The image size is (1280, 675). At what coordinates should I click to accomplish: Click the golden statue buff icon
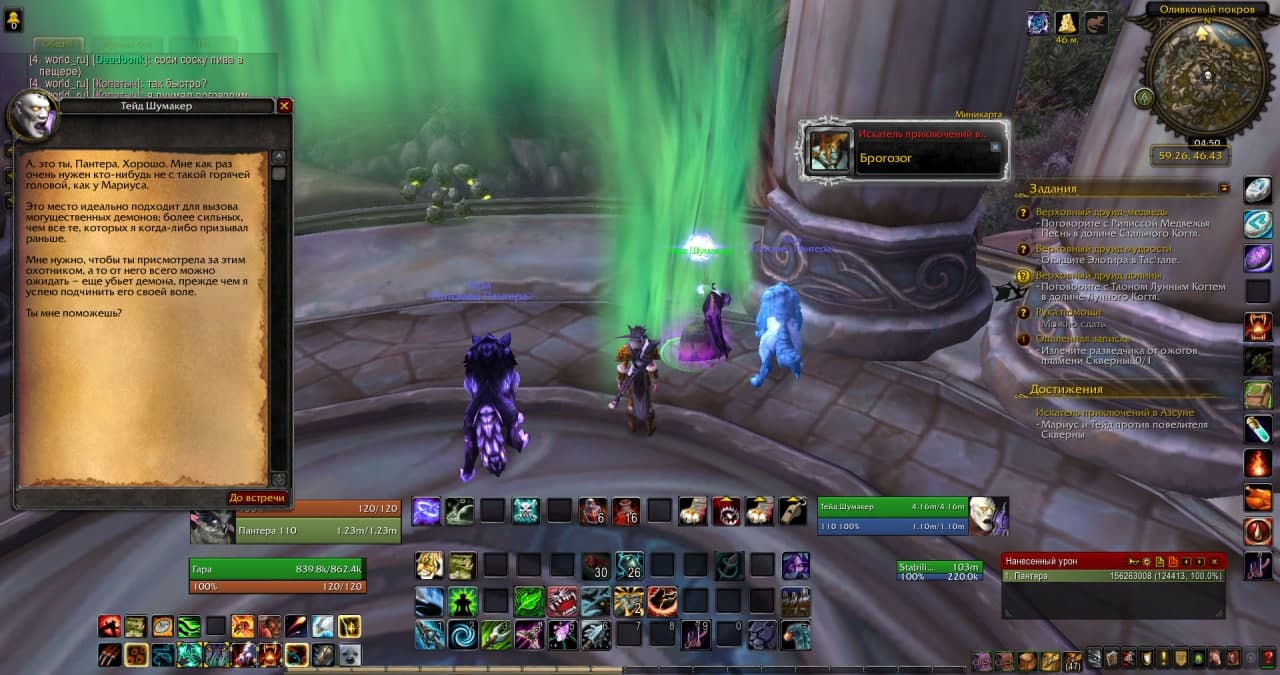tap(1067, 24)
